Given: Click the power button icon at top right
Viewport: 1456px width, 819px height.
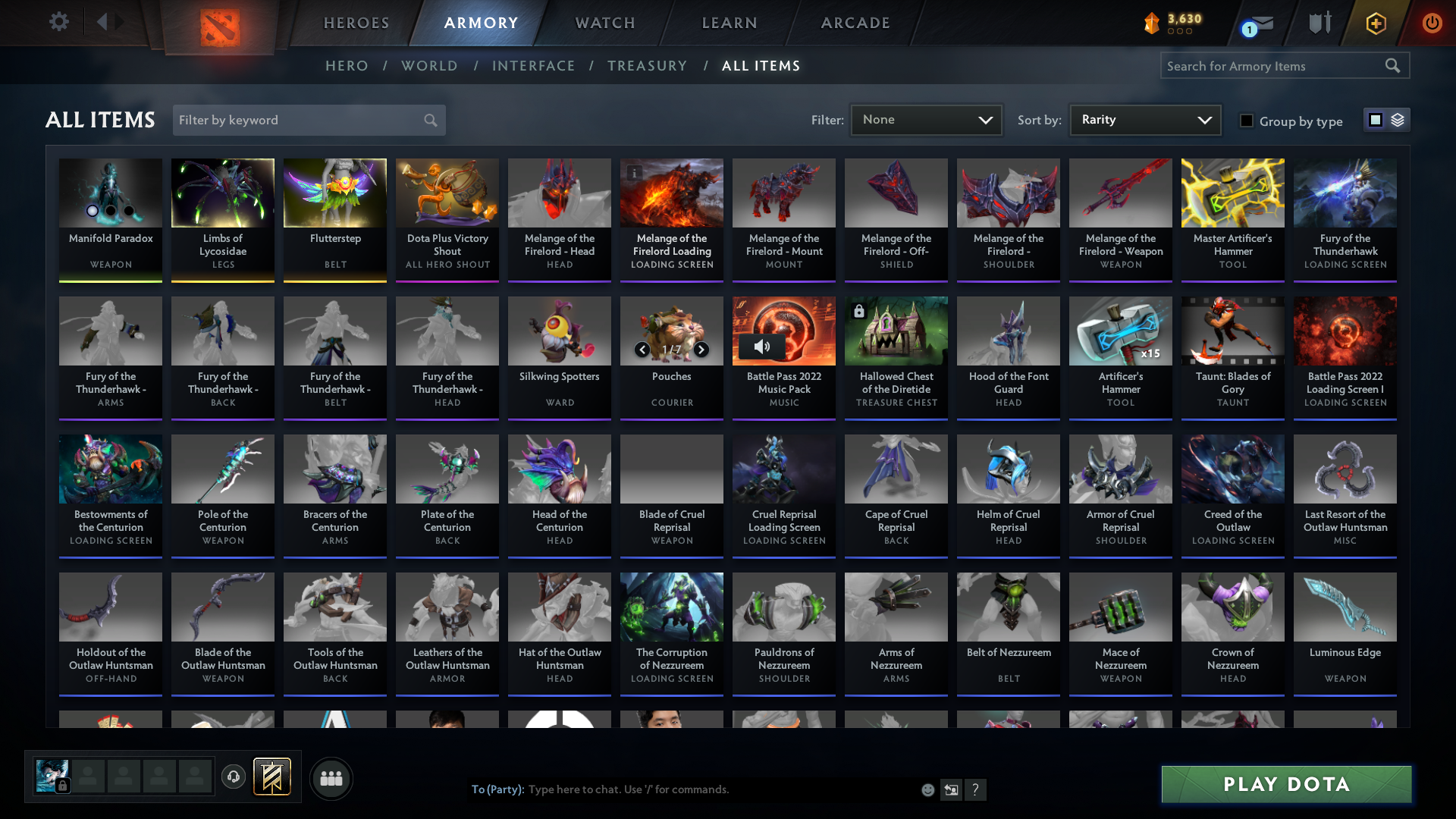Looking at the screenshot, I should click(1432, 23).
